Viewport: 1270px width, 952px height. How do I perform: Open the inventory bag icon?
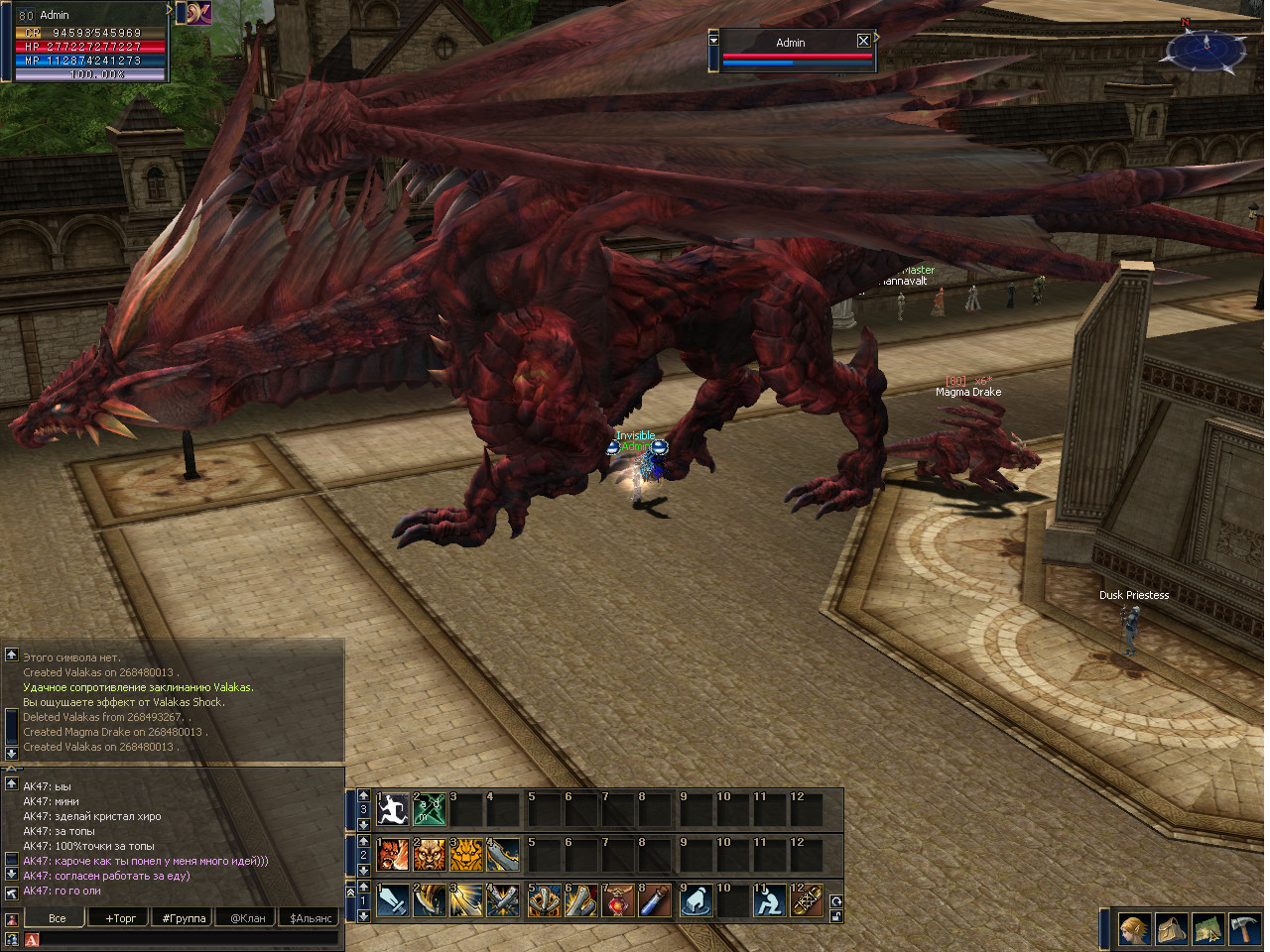[1172, 929]
